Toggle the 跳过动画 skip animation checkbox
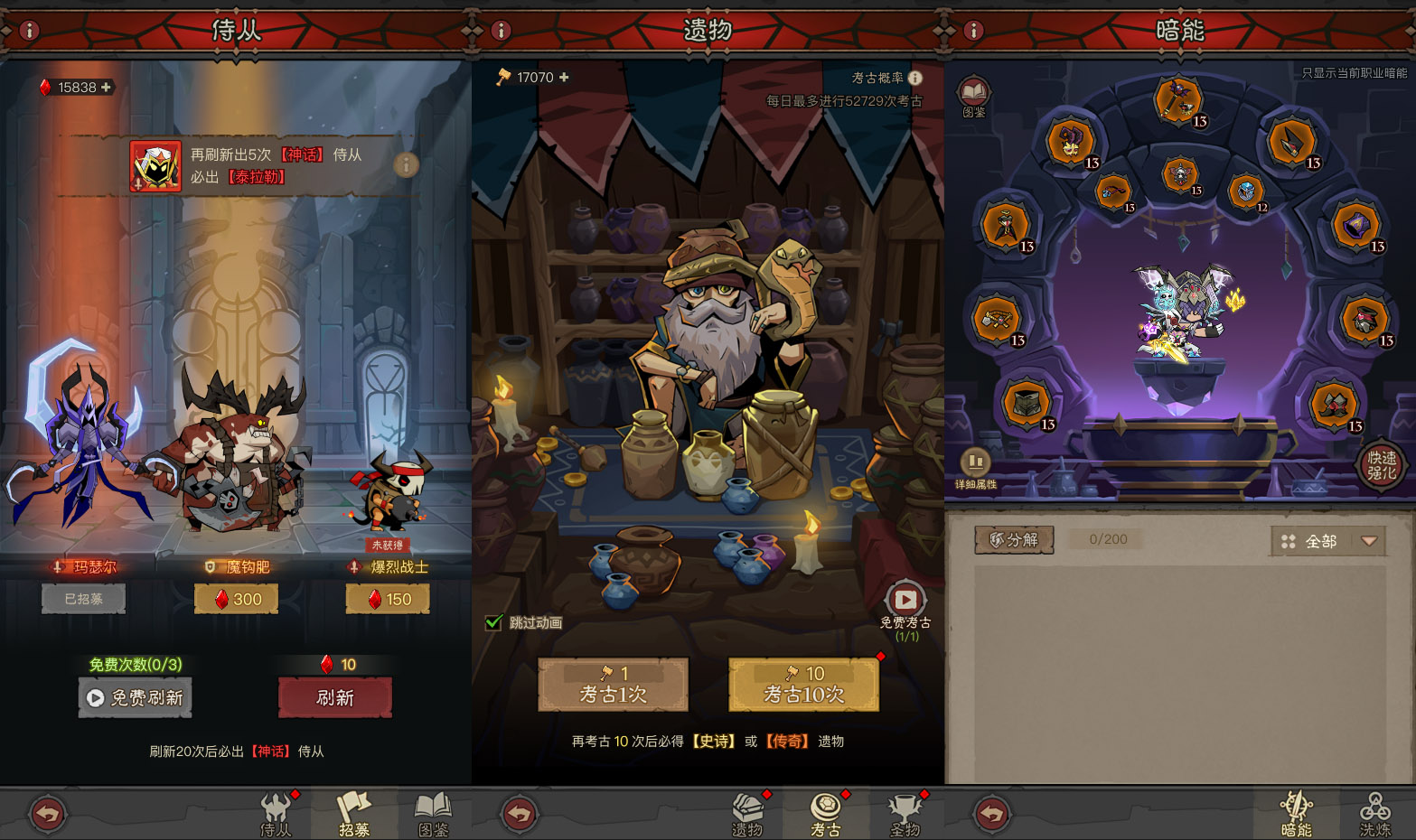 click(x=494, y=622)
